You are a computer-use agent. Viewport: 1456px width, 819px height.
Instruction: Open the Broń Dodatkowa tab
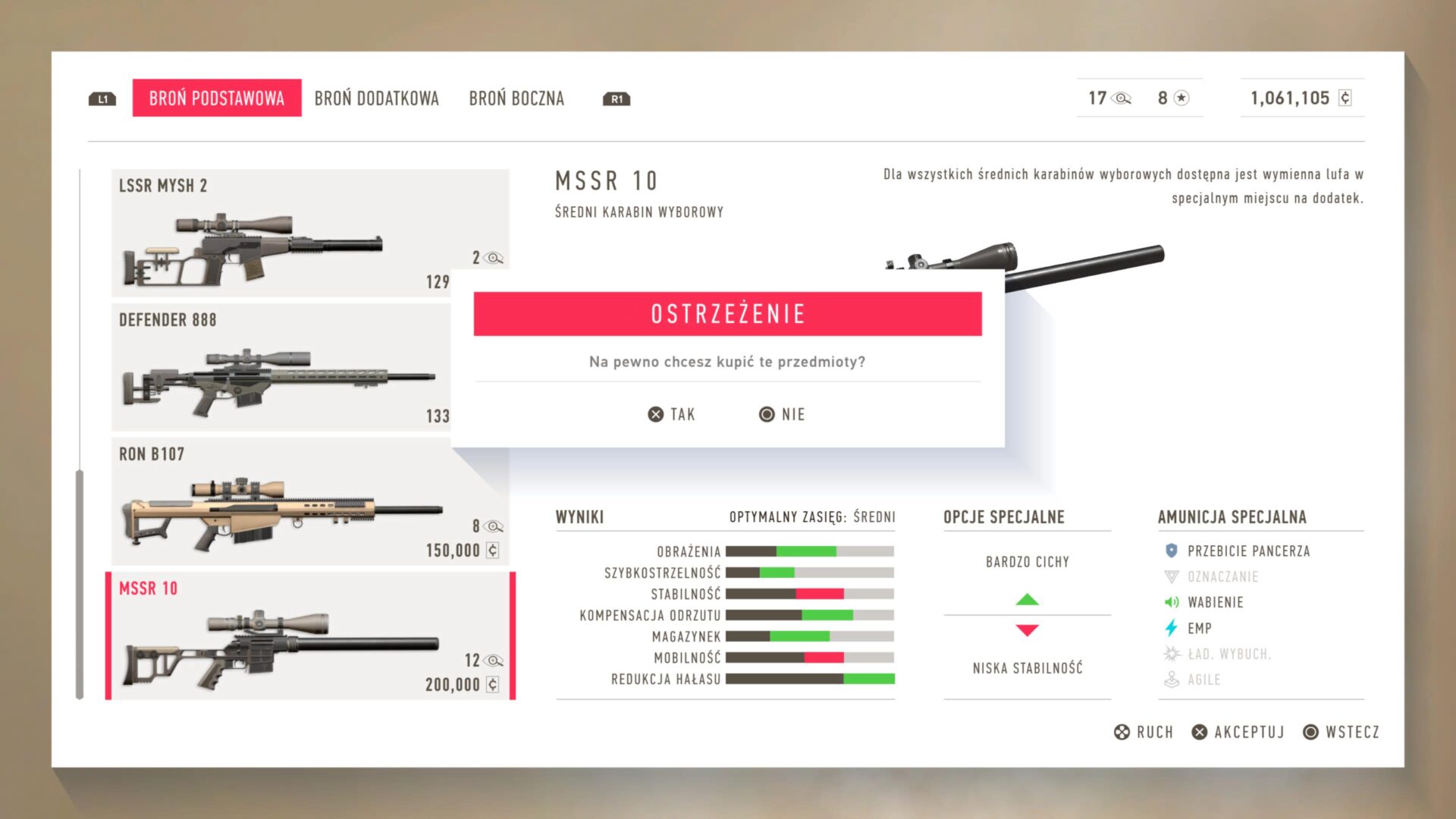click(376, 99)
